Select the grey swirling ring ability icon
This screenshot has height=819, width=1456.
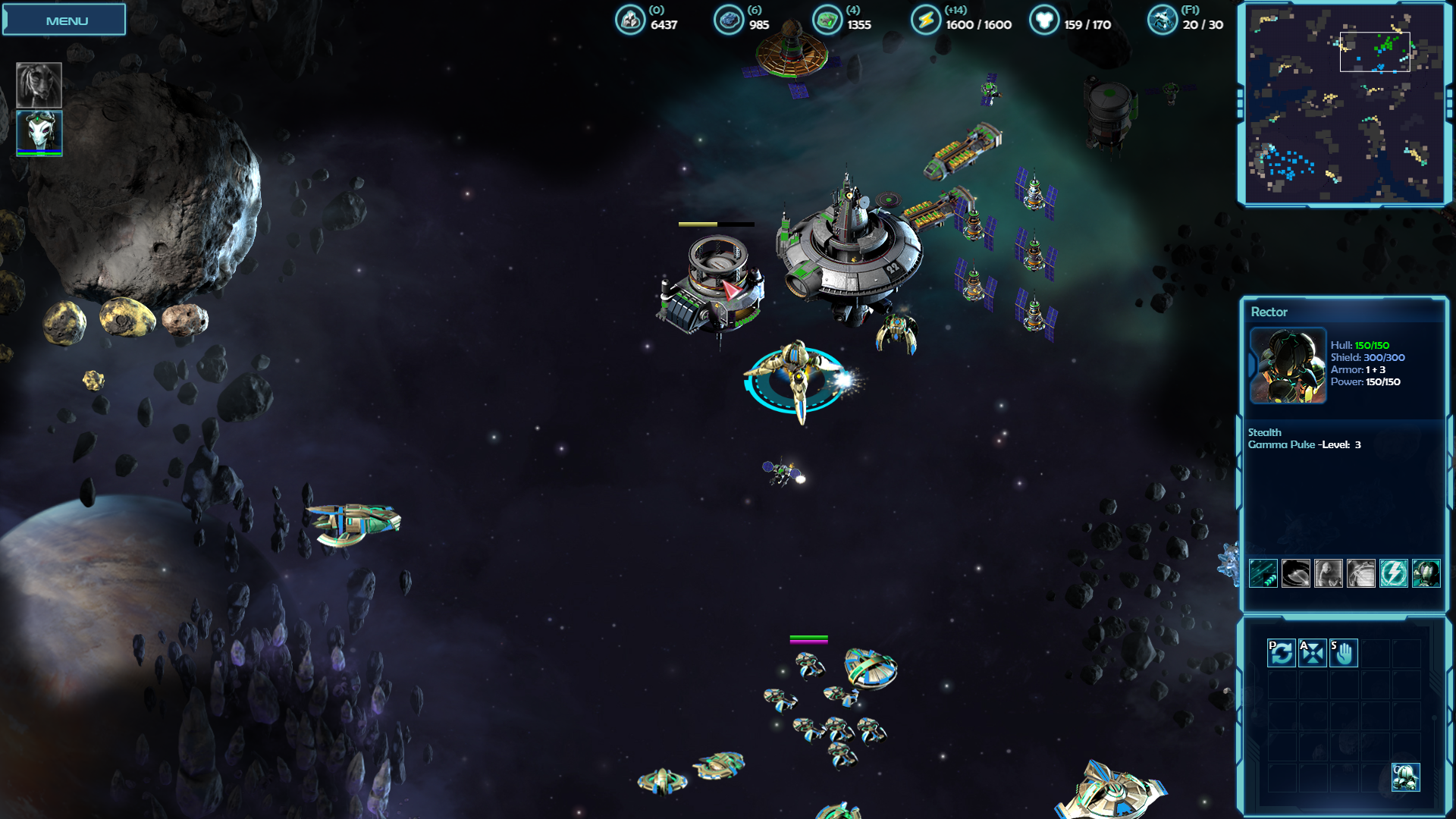click(1295, 573)
